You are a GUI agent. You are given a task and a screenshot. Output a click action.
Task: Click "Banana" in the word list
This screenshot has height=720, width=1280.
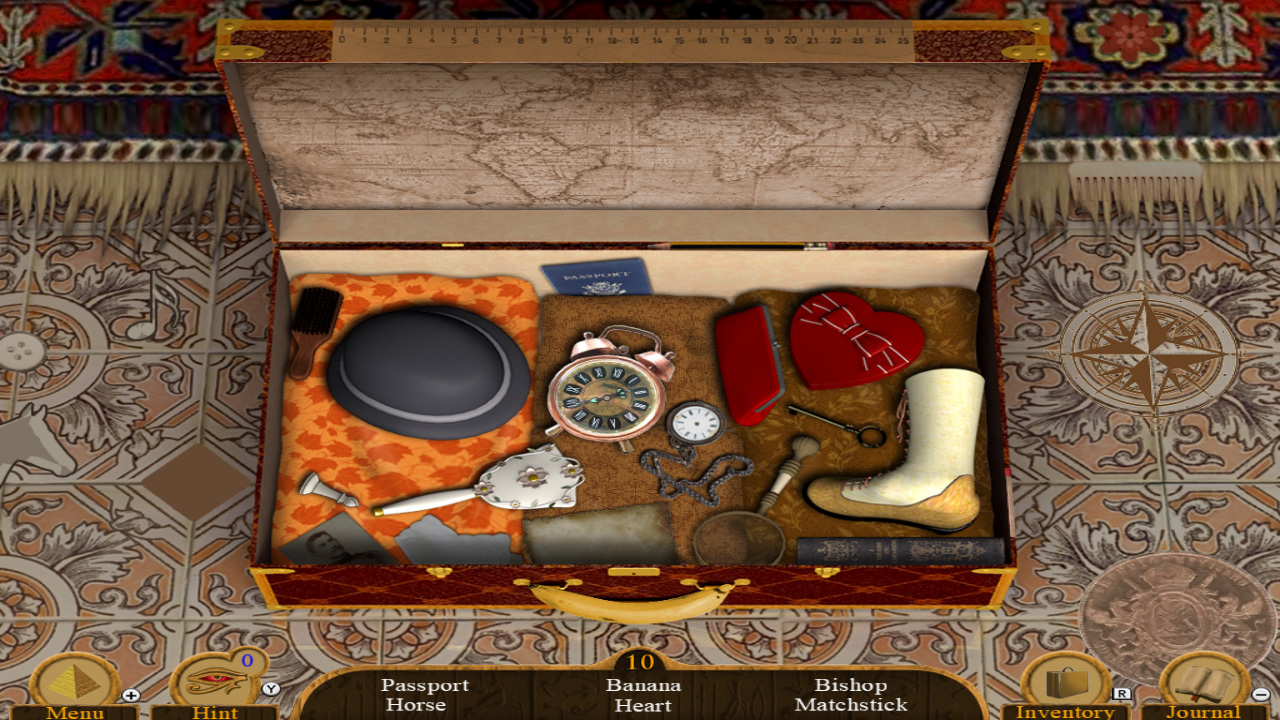point(645,686)
